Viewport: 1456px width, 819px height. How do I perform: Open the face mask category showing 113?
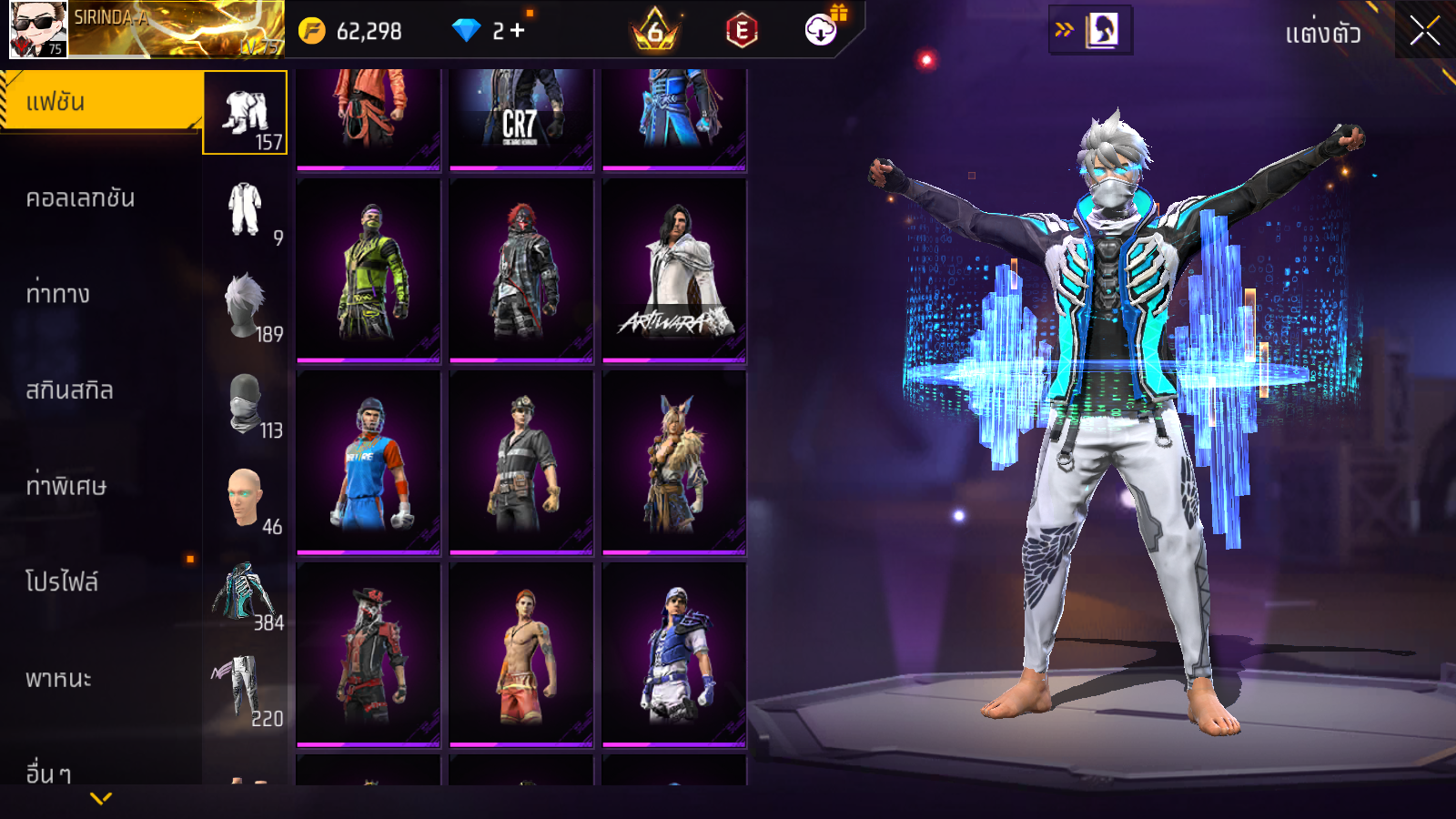coord(245,402)
